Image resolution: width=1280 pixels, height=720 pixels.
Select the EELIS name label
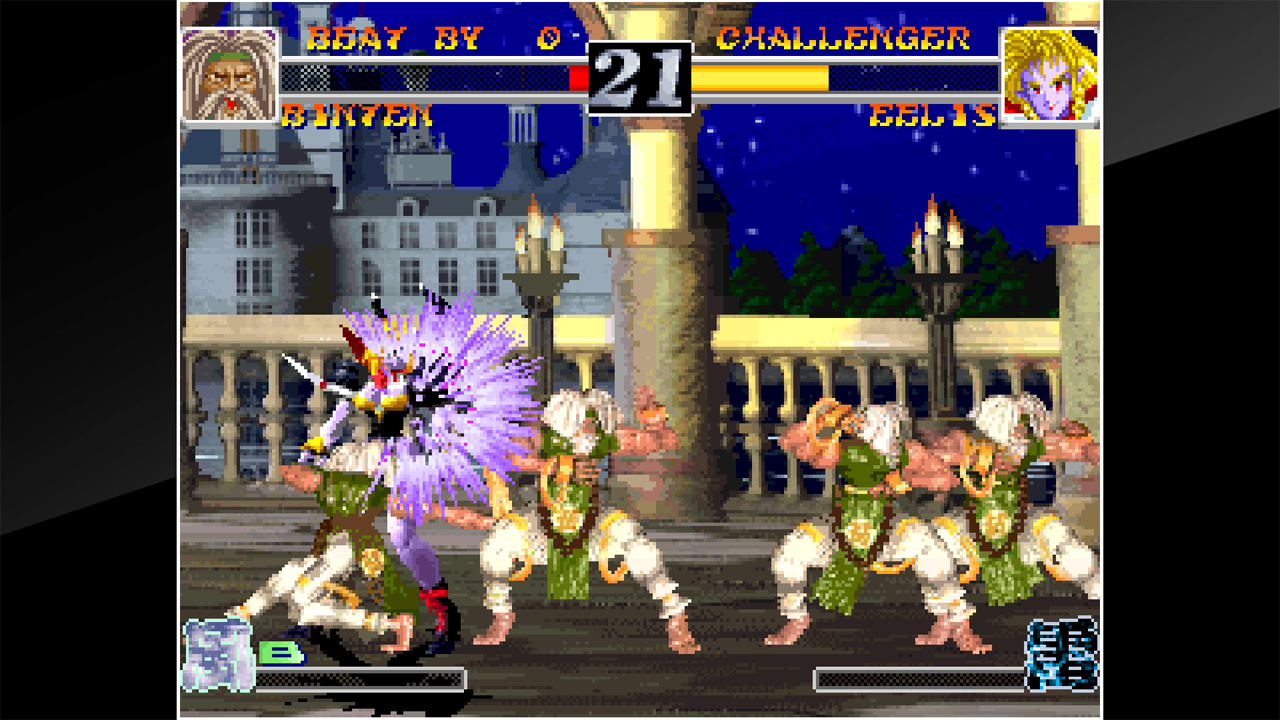tap(935, 113)
